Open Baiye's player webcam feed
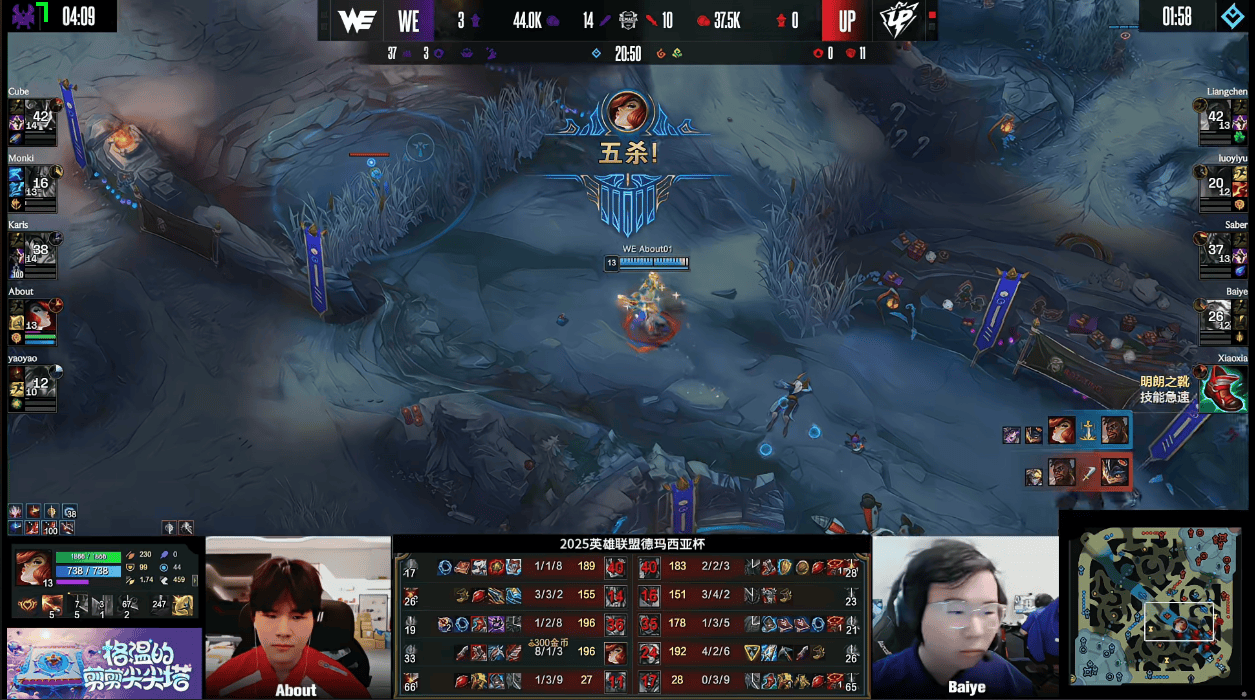 (x=965, y=616)
